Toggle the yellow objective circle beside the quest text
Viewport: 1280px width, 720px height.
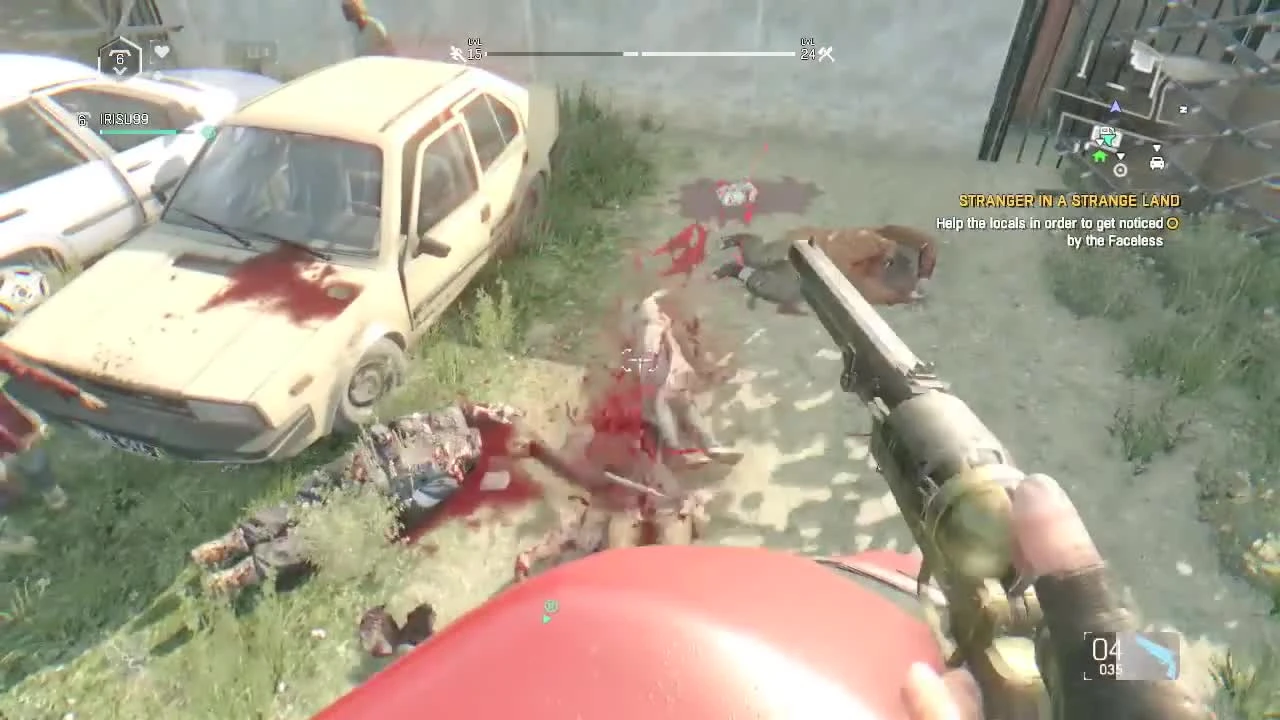(x=1172, y=224)
